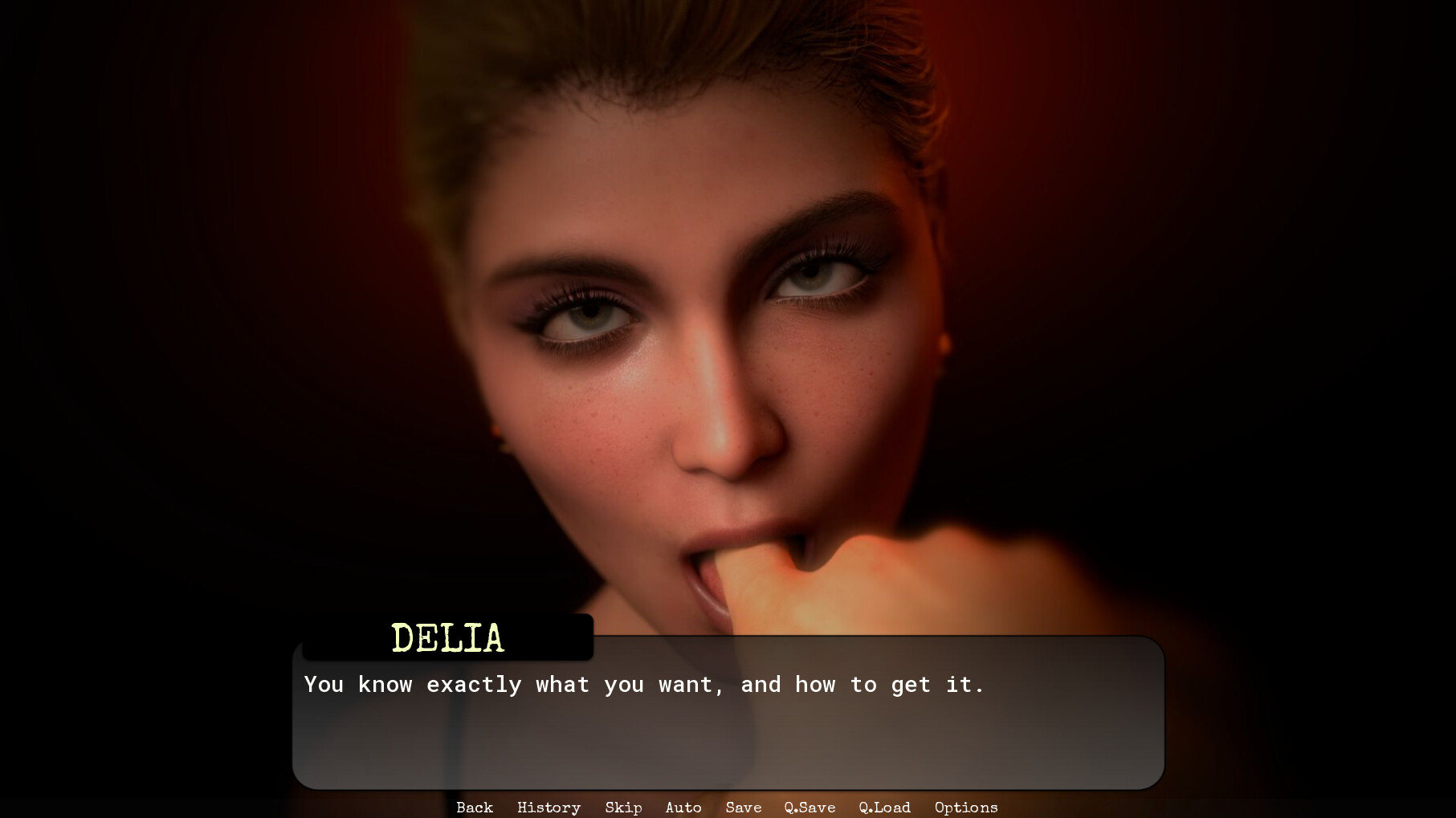Go back one line using the quick menu
Image resolution: width=1456 pixels, height=818 pixels.
click(x=474, y=808)
